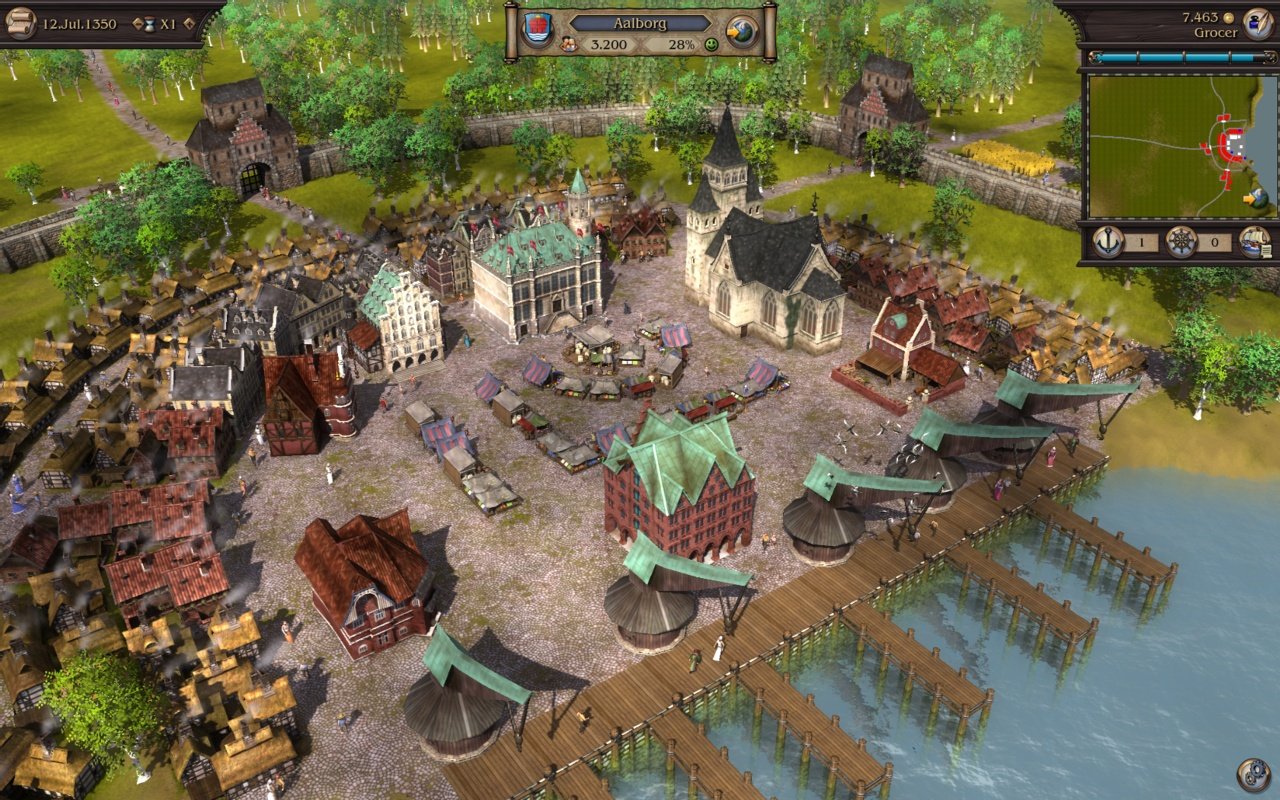Open trade routes via the ship-and-scroll icon
Screen dimensions: 1280x800
click(1253, 242)
